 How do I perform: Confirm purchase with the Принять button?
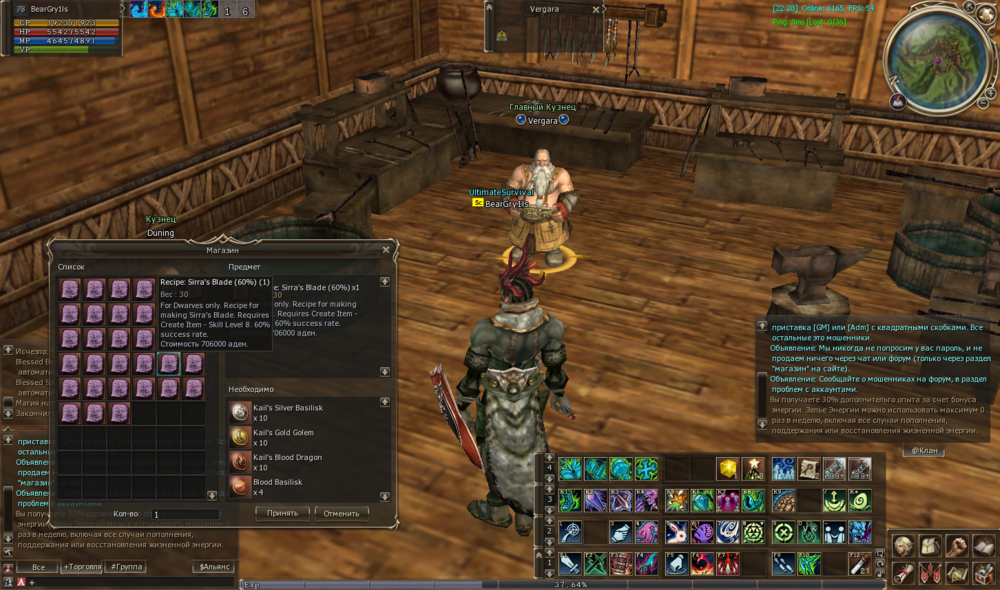click(x=282, y=513)
